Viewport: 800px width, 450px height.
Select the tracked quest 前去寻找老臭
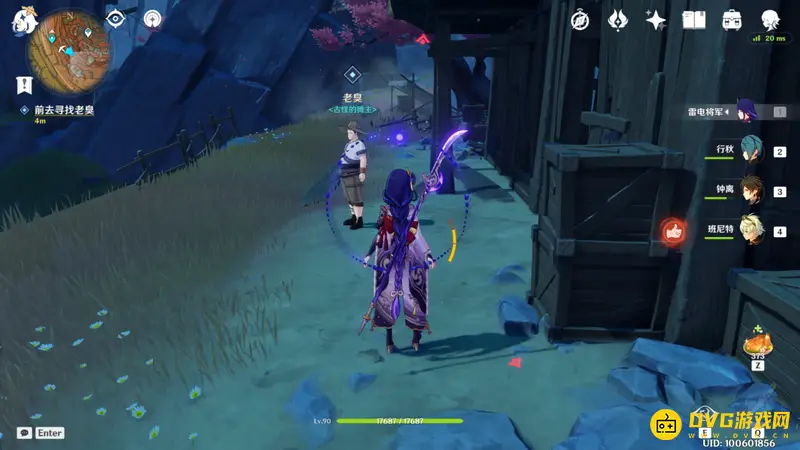(64, 109)
